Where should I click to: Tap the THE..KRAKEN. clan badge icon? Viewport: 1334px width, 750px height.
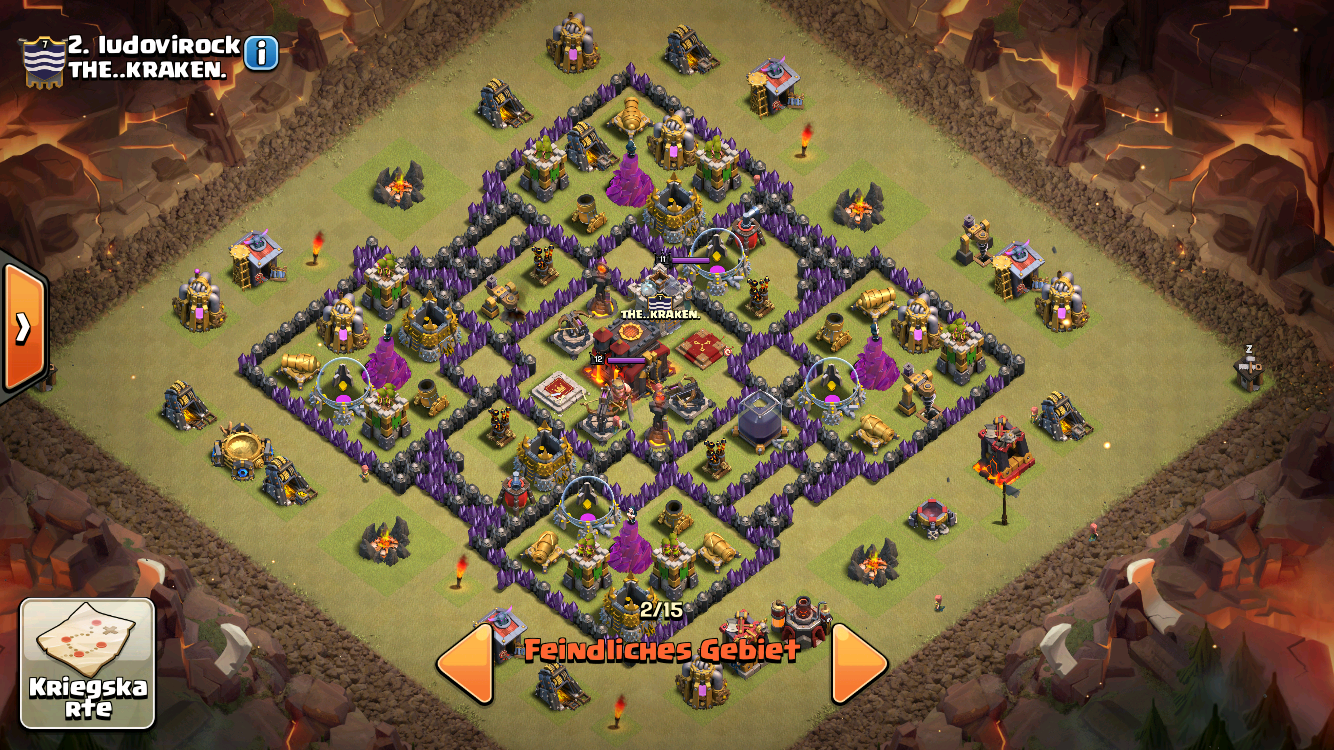point(44,62)
